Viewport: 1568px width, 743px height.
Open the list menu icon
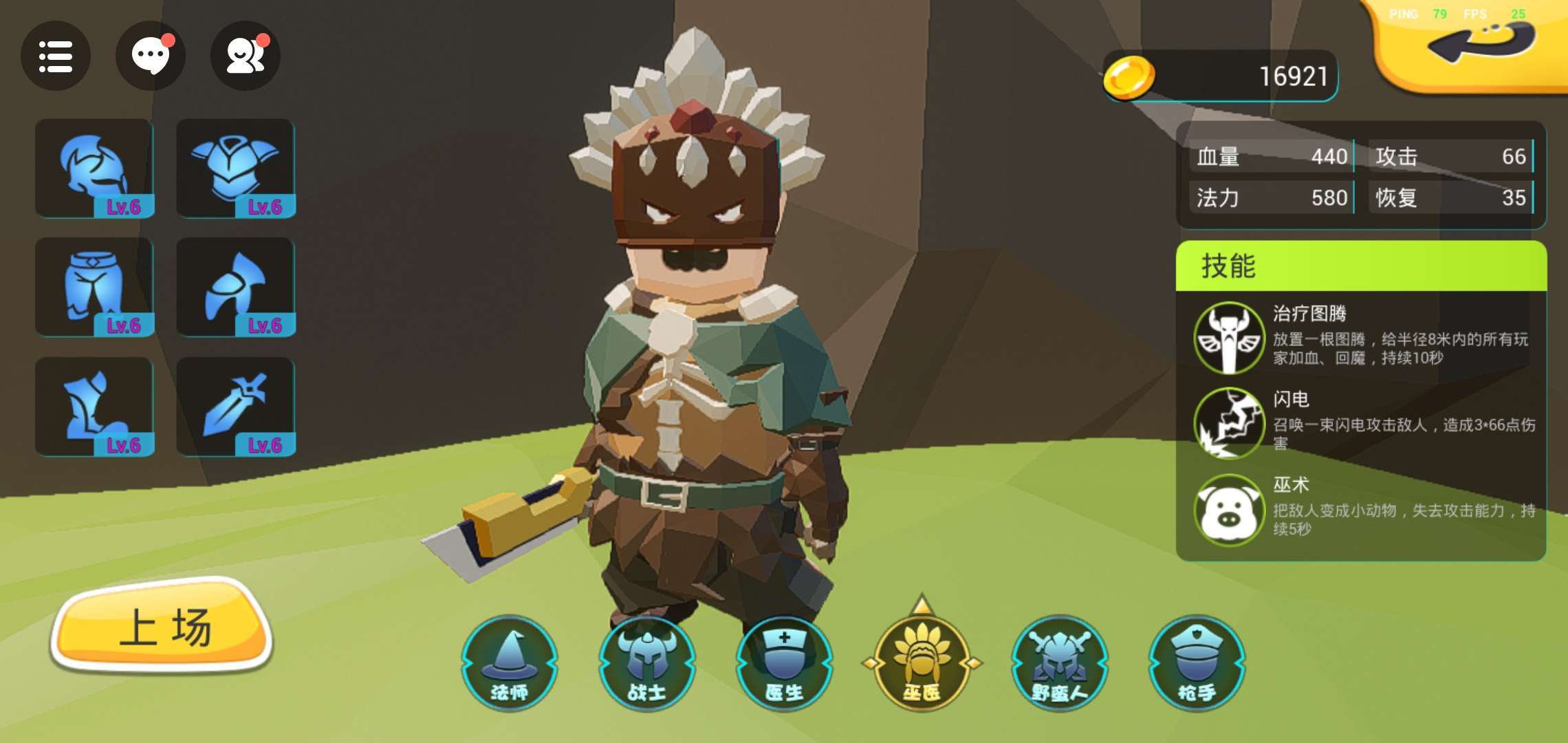pos(55,56)
